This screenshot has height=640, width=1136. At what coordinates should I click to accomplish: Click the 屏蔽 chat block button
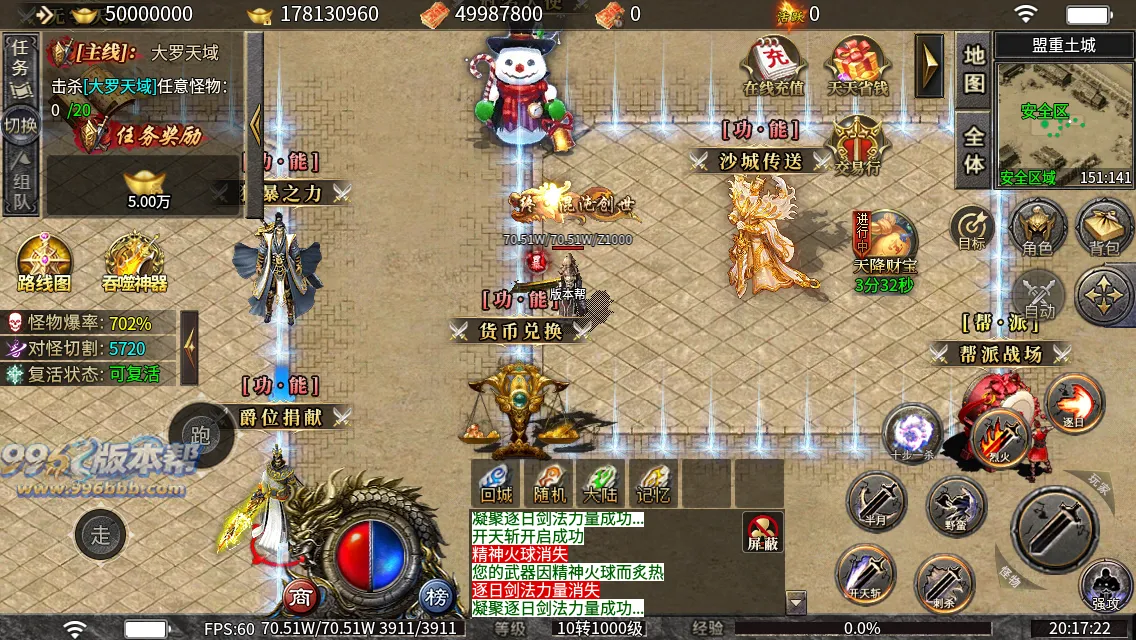[763, 532]
